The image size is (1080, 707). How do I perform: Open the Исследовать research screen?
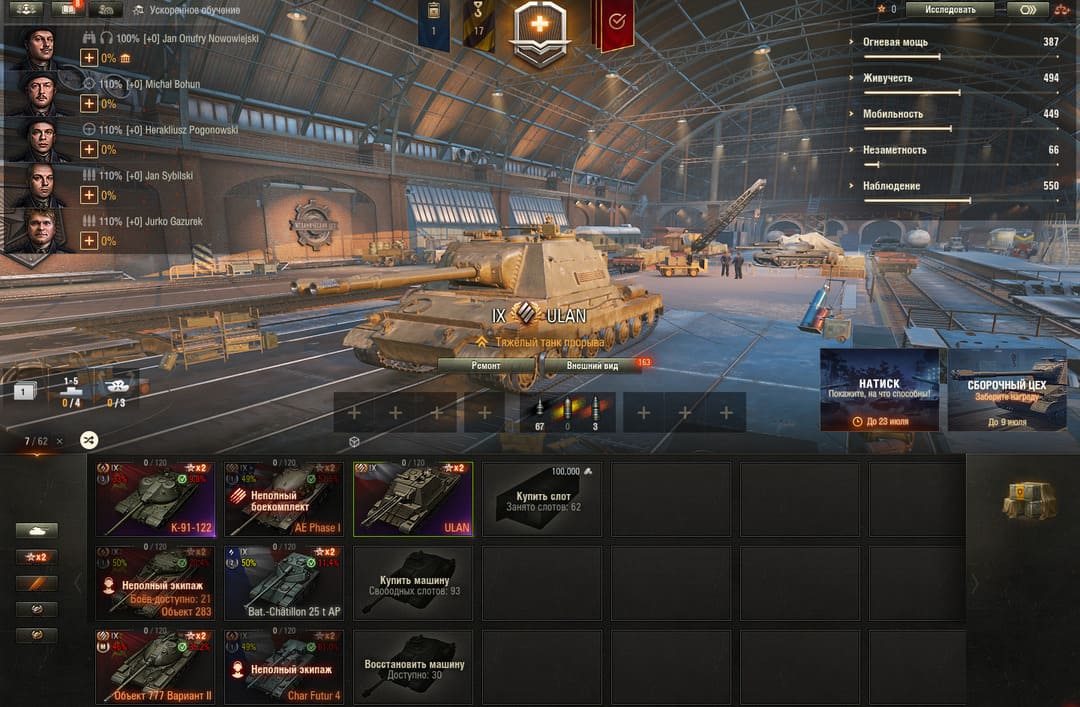(x=950, y=10)
